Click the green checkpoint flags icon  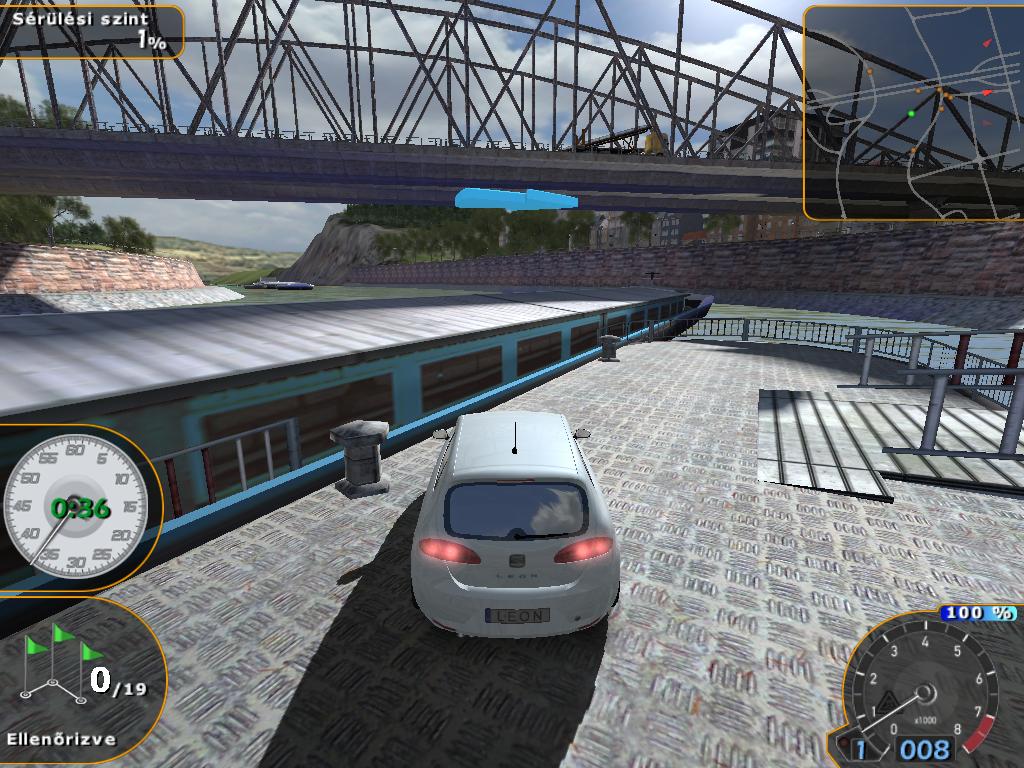point(60,663)
